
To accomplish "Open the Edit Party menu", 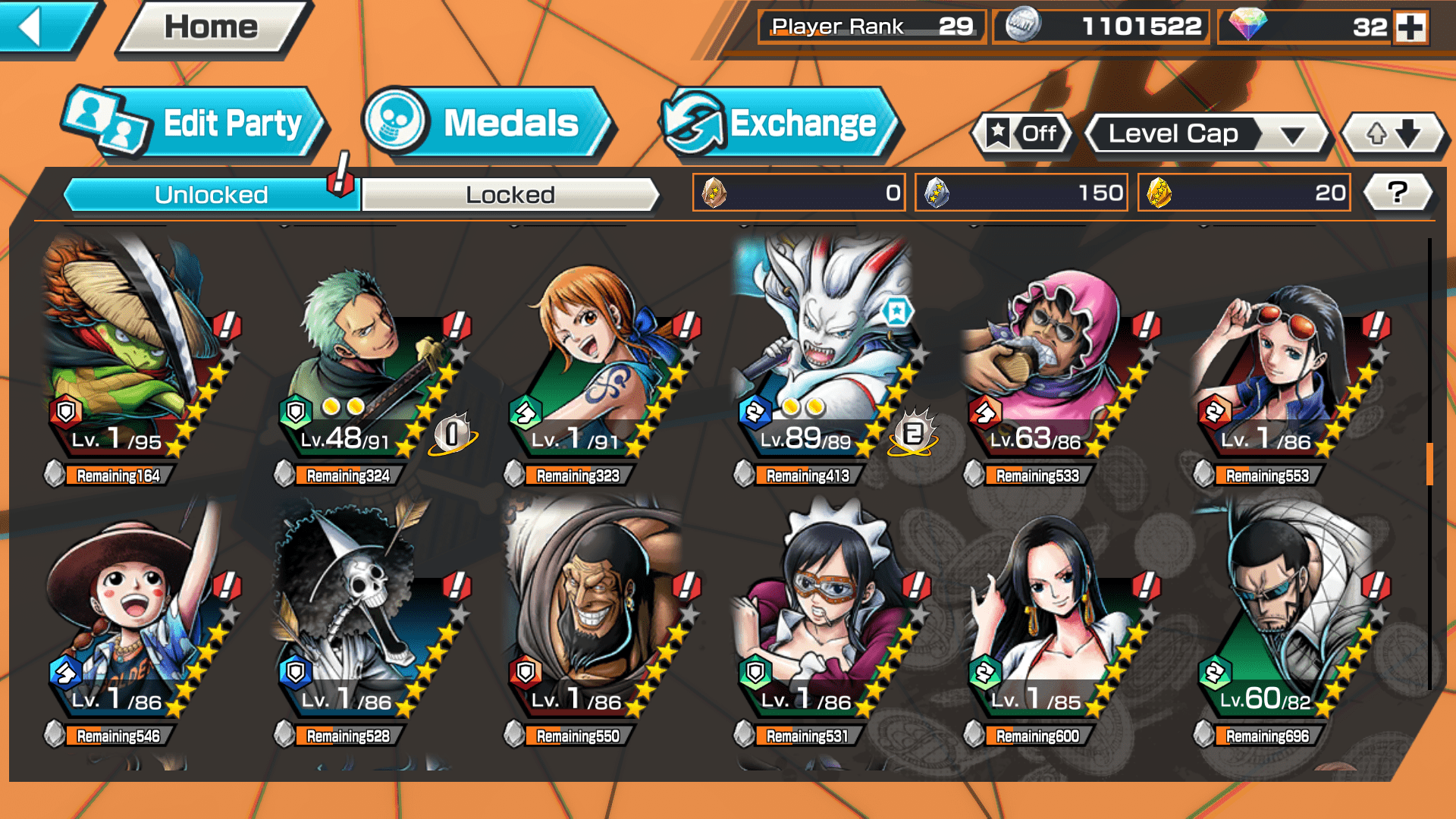I will [196, 124].
